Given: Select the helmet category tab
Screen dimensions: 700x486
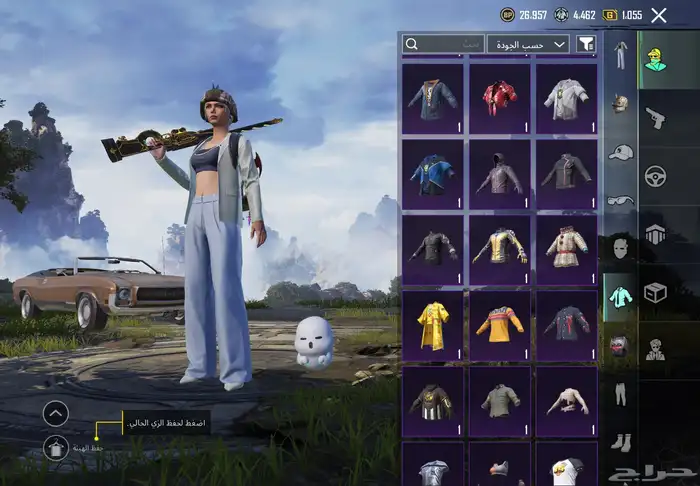Looking at the screenshot, I should click(620, 103).
